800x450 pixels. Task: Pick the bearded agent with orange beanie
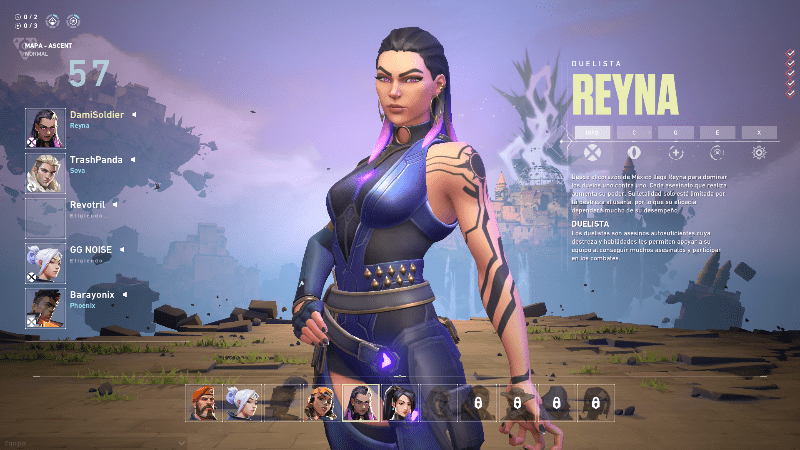click(203, 403)
